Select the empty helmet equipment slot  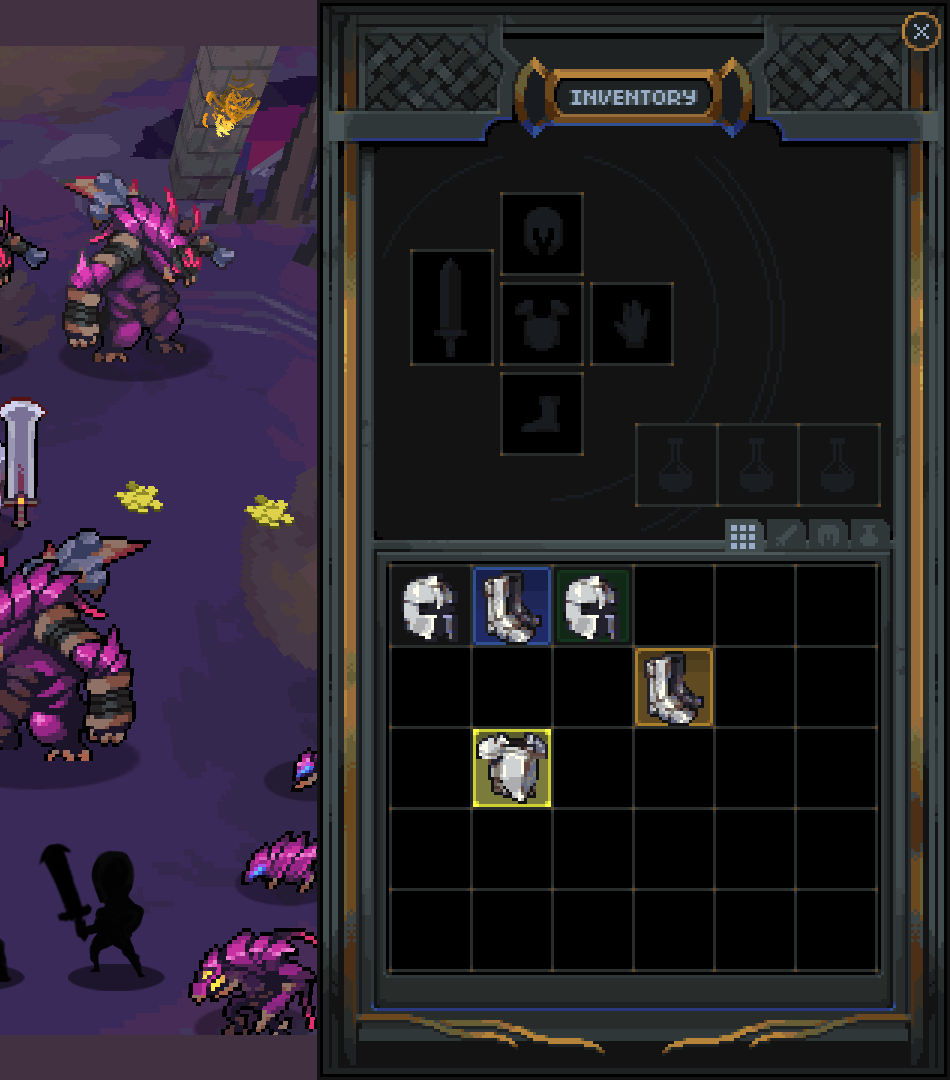[542, 234]
